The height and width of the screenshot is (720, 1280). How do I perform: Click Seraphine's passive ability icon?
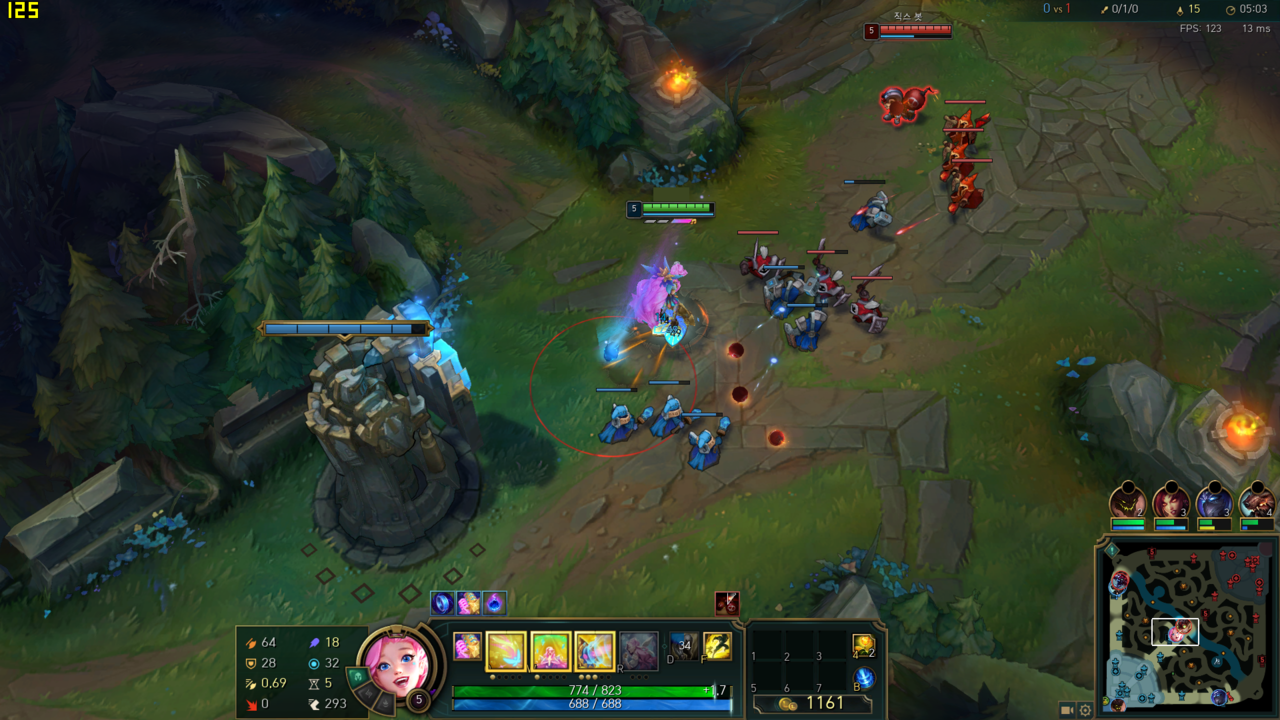tap(467, 646)
